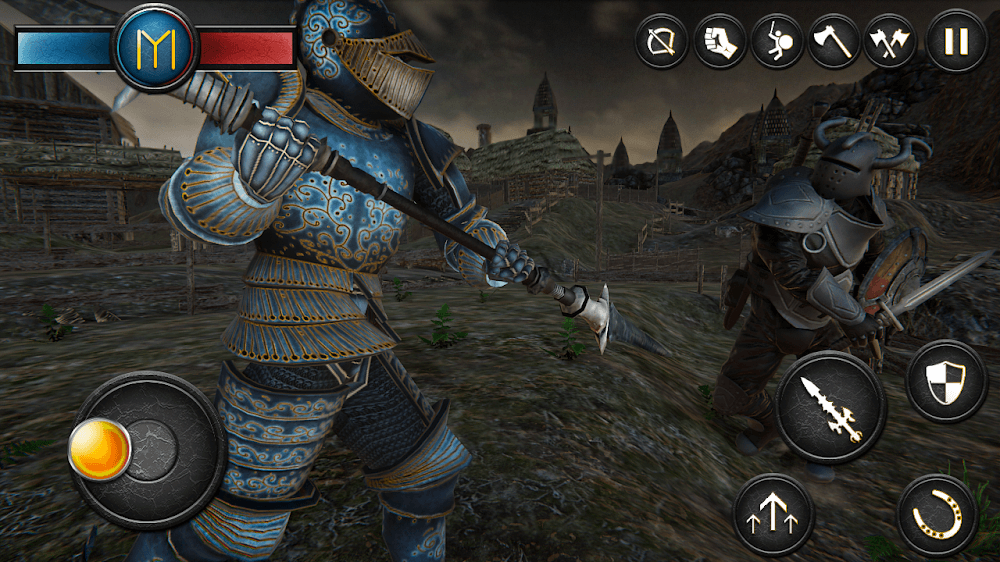1000x562 pixels.
Task: Call the horse with the horseshoe button
Action: click(937, 515)
